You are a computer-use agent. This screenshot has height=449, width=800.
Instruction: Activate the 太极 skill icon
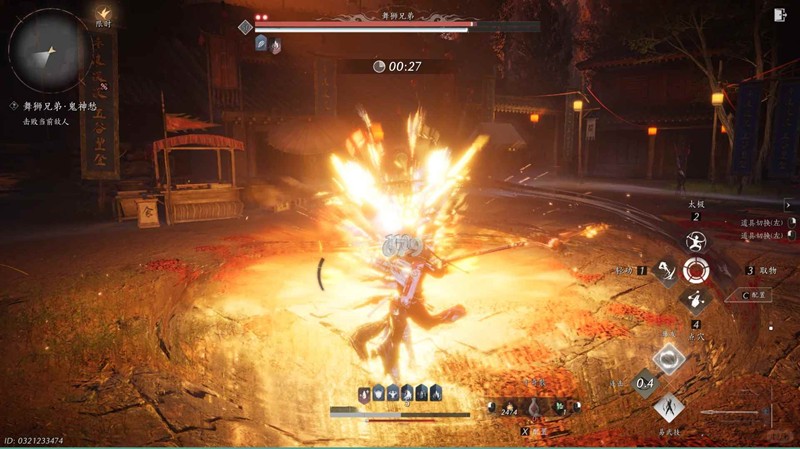pos(695,240)
